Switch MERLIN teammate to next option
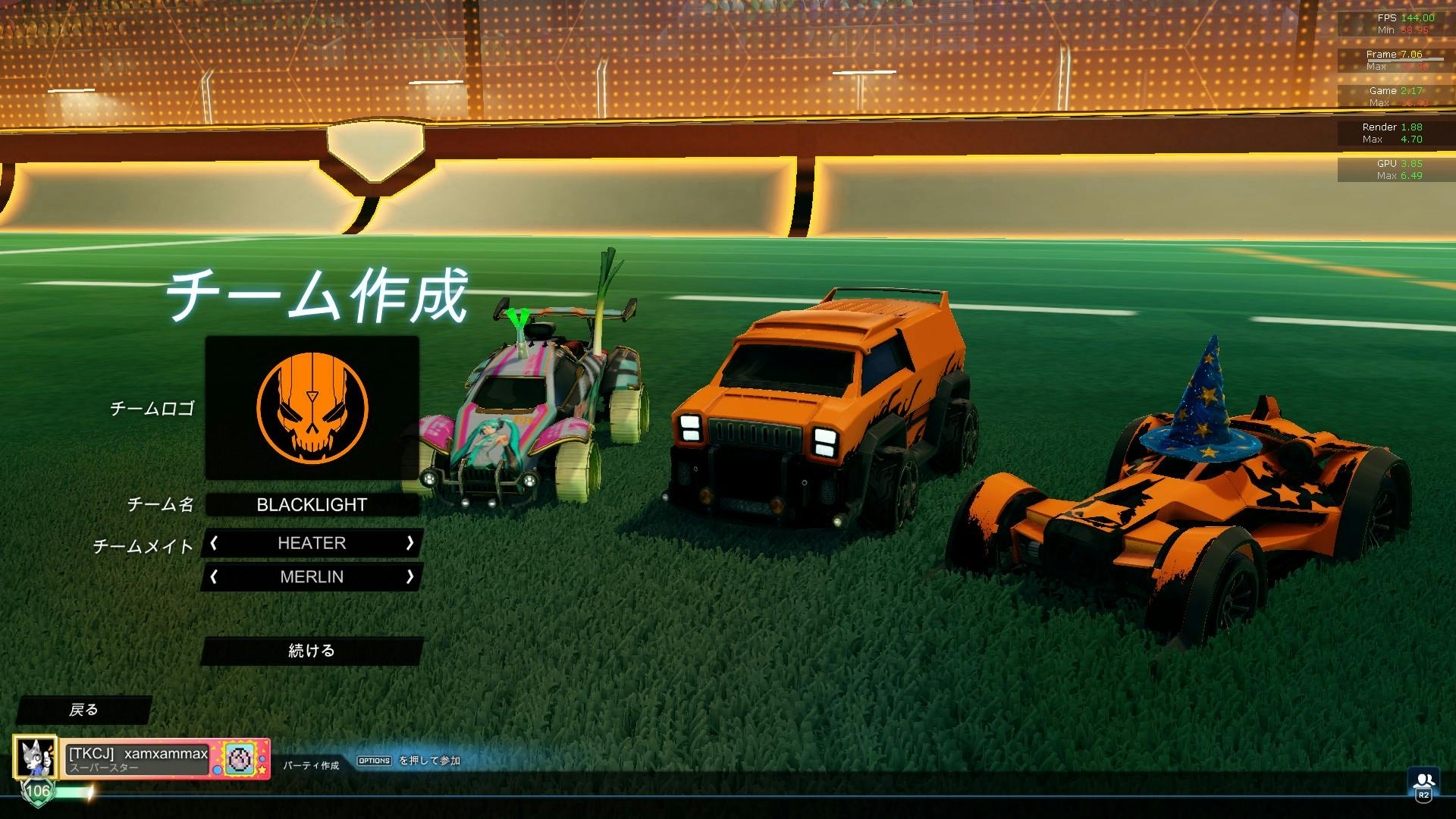The height and width of the screenshot is (819, 1456). [409, 577]
